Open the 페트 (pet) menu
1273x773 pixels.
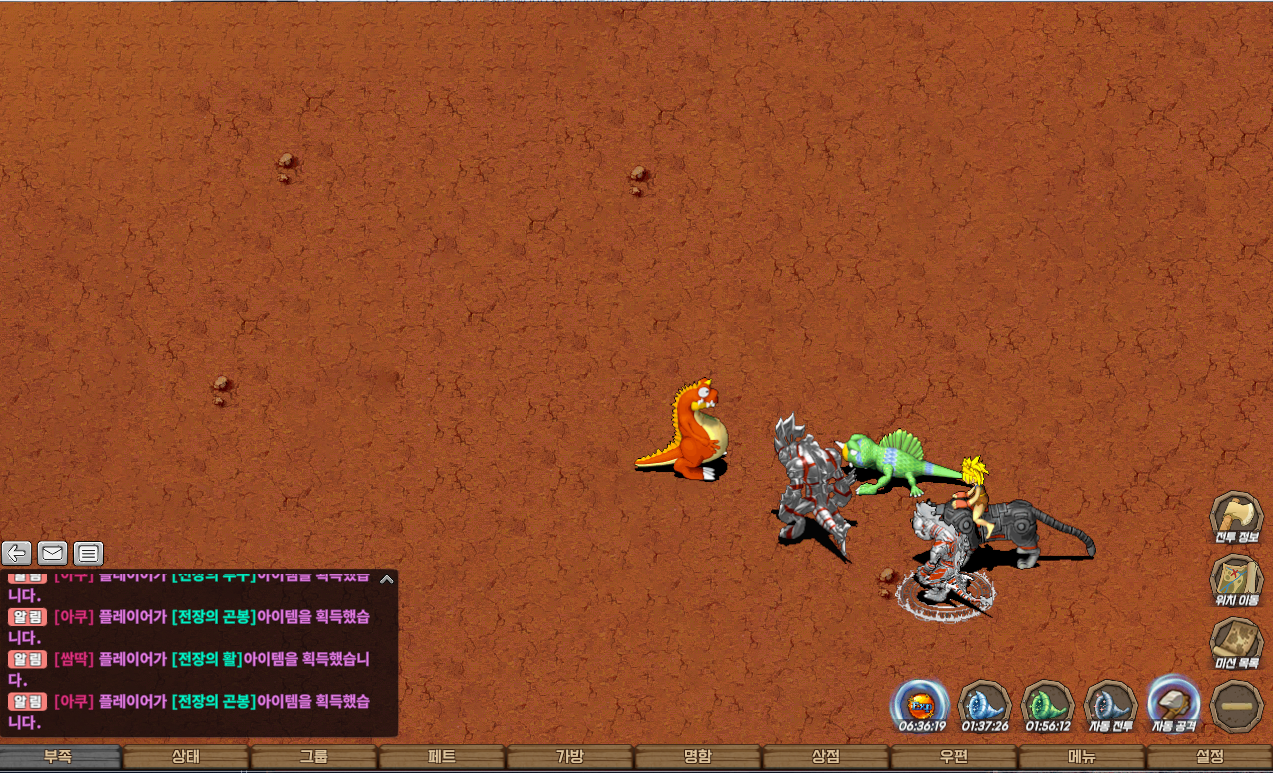pyautogui.click(x=442, y=757)
